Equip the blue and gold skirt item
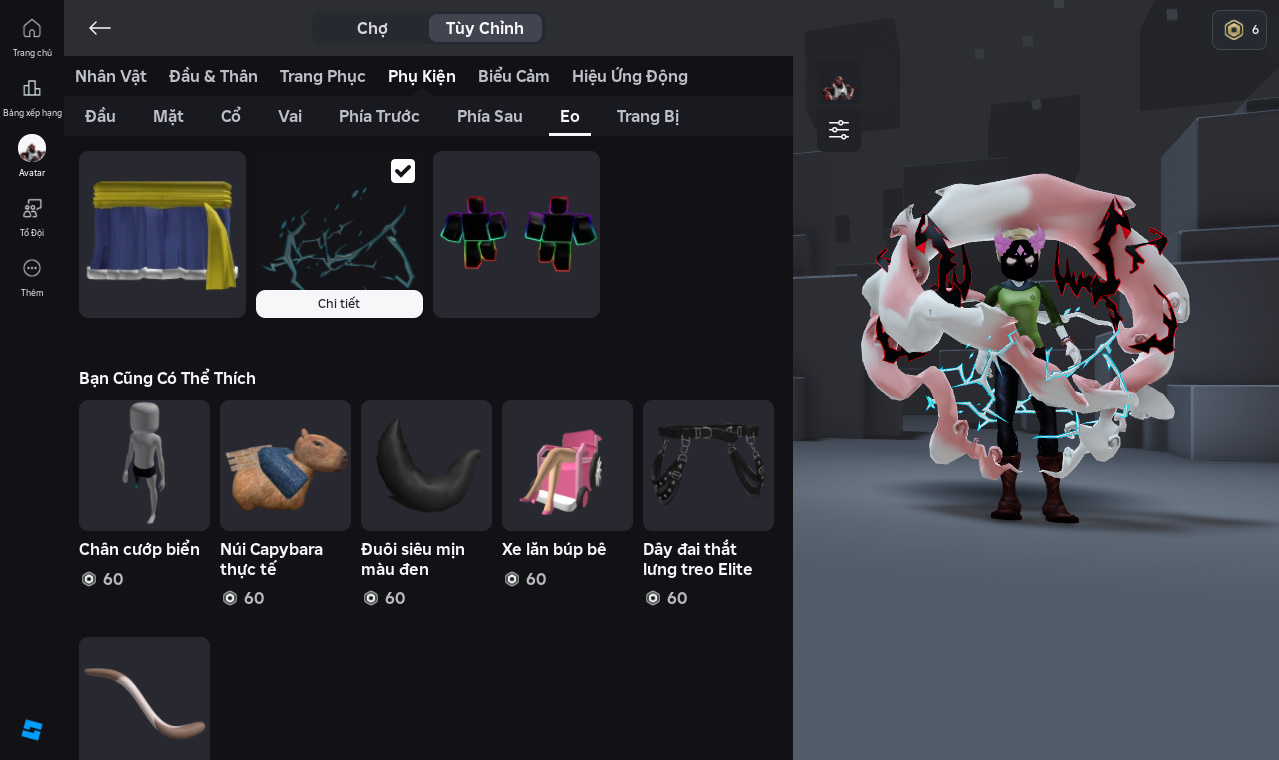 point(162,234)
